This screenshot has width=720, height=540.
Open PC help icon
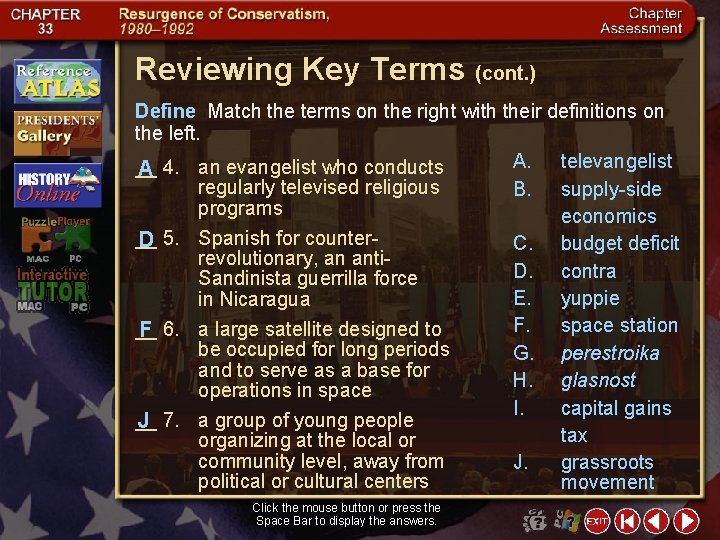tap(567, 521)
